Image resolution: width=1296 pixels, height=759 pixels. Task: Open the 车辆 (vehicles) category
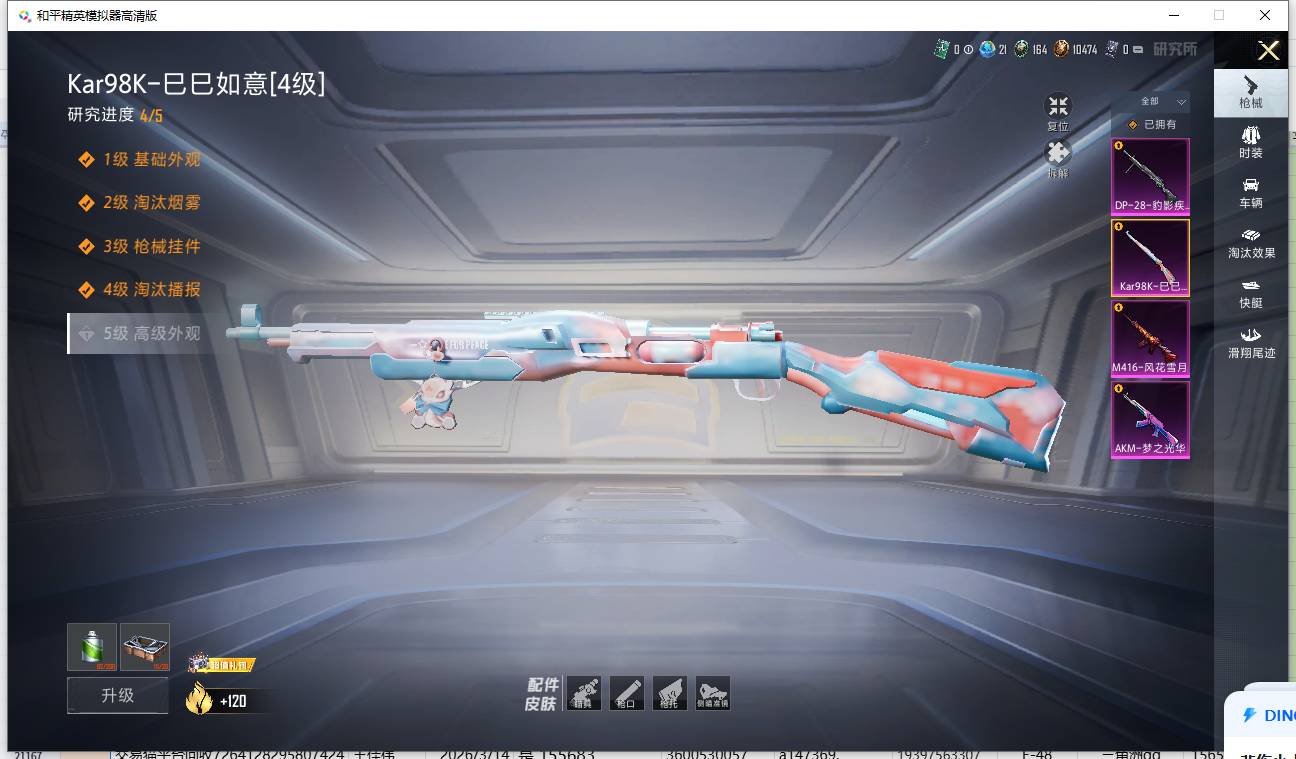coord(1250,192)
